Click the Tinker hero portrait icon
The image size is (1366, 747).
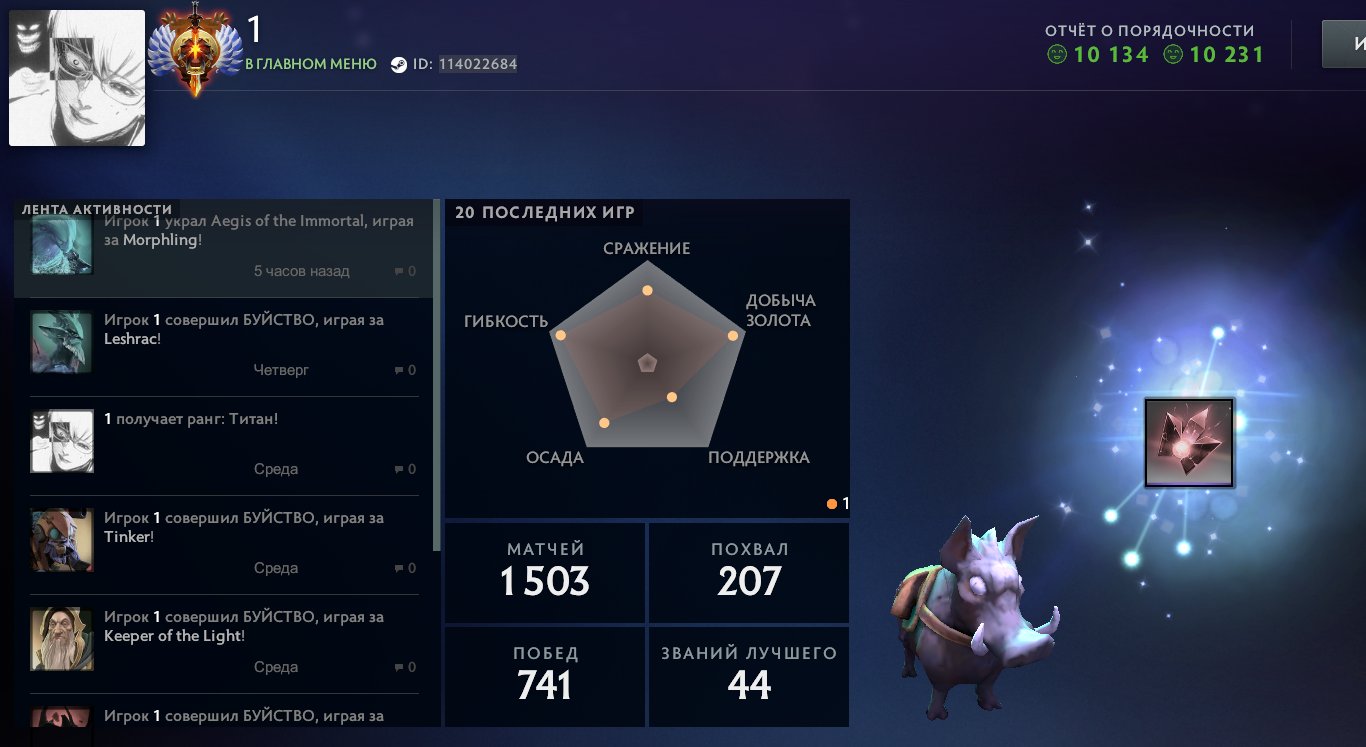tap(60, 540)
